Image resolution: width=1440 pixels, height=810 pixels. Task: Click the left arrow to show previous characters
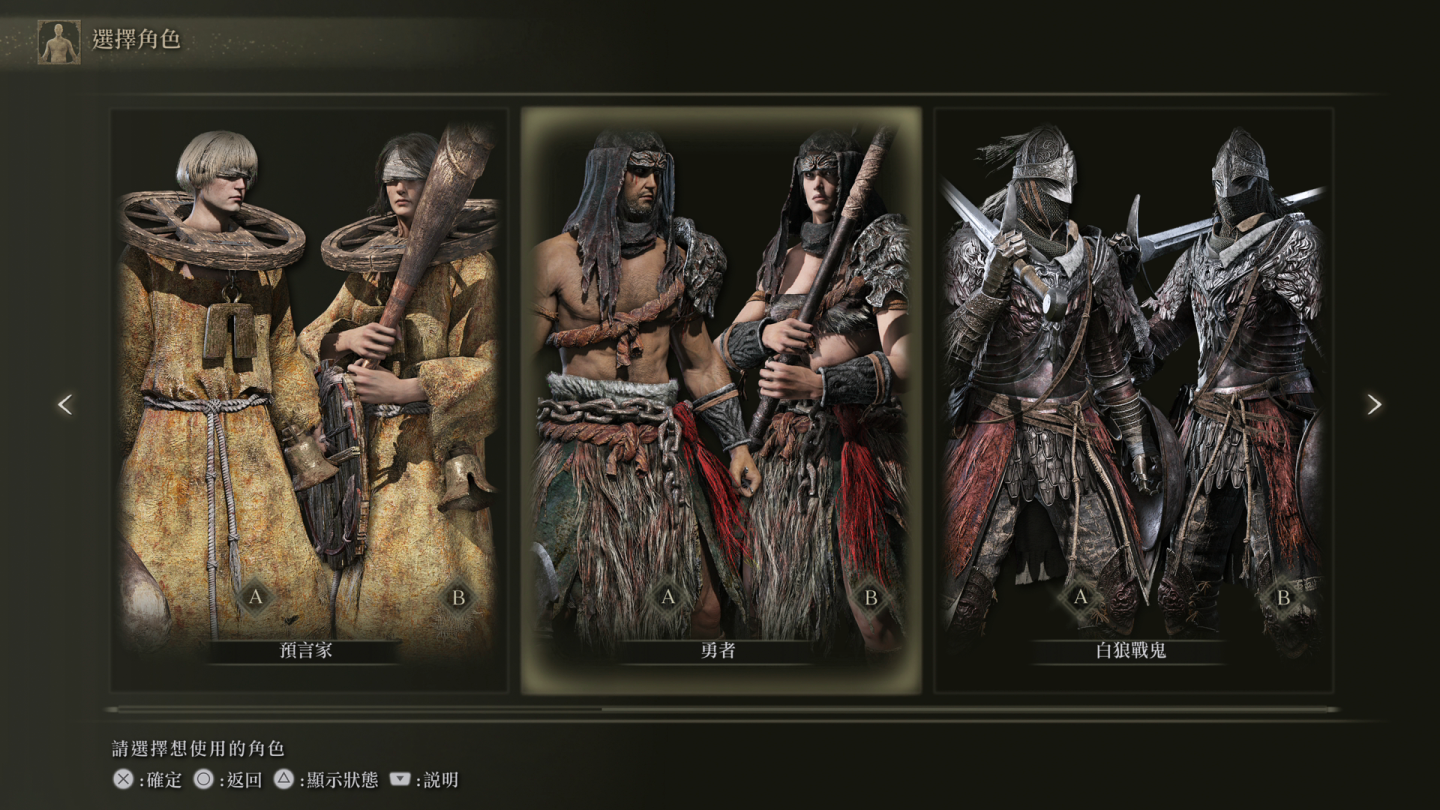[x=65, y=404]
